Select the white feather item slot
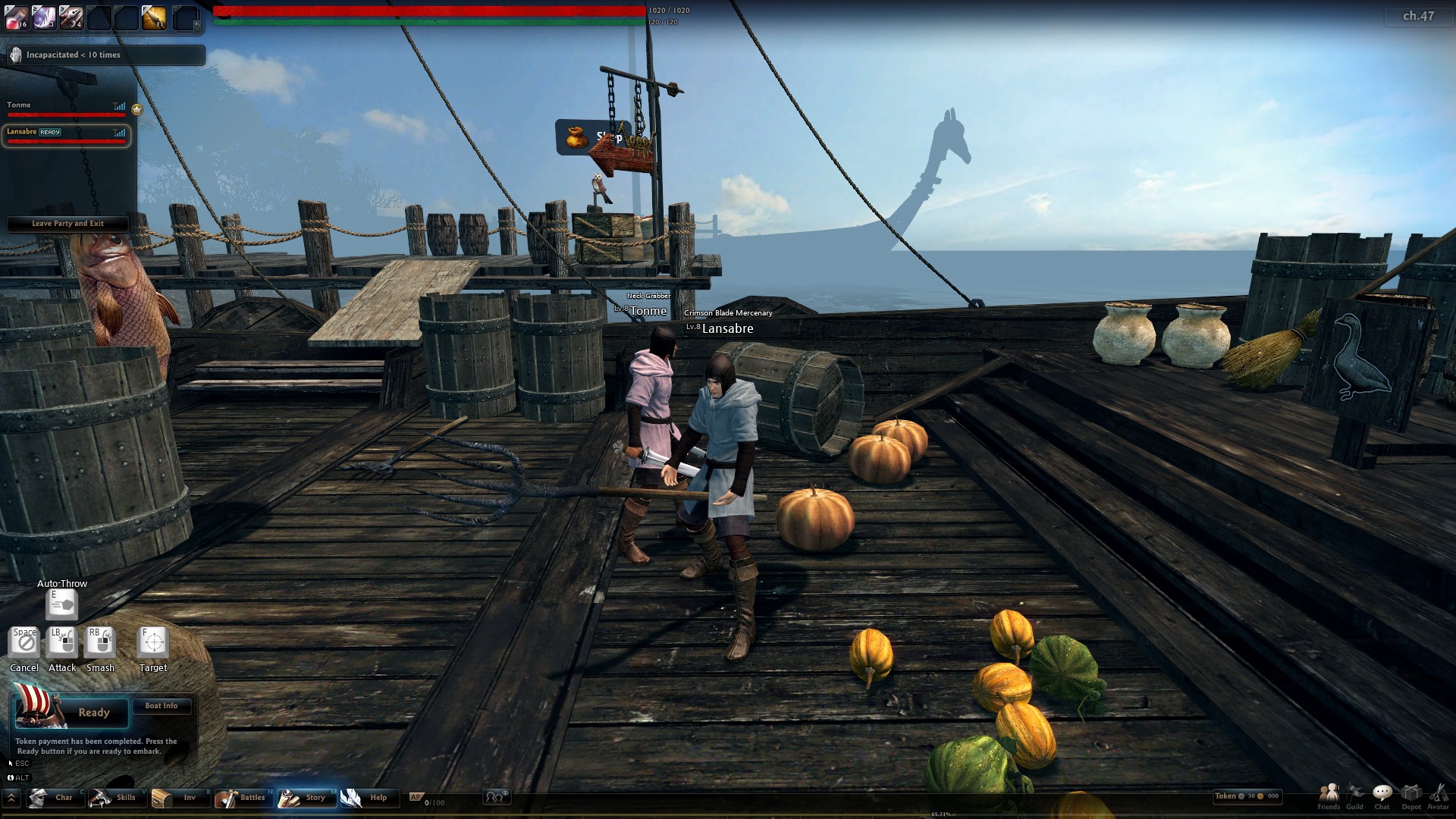 coord(44,17)
